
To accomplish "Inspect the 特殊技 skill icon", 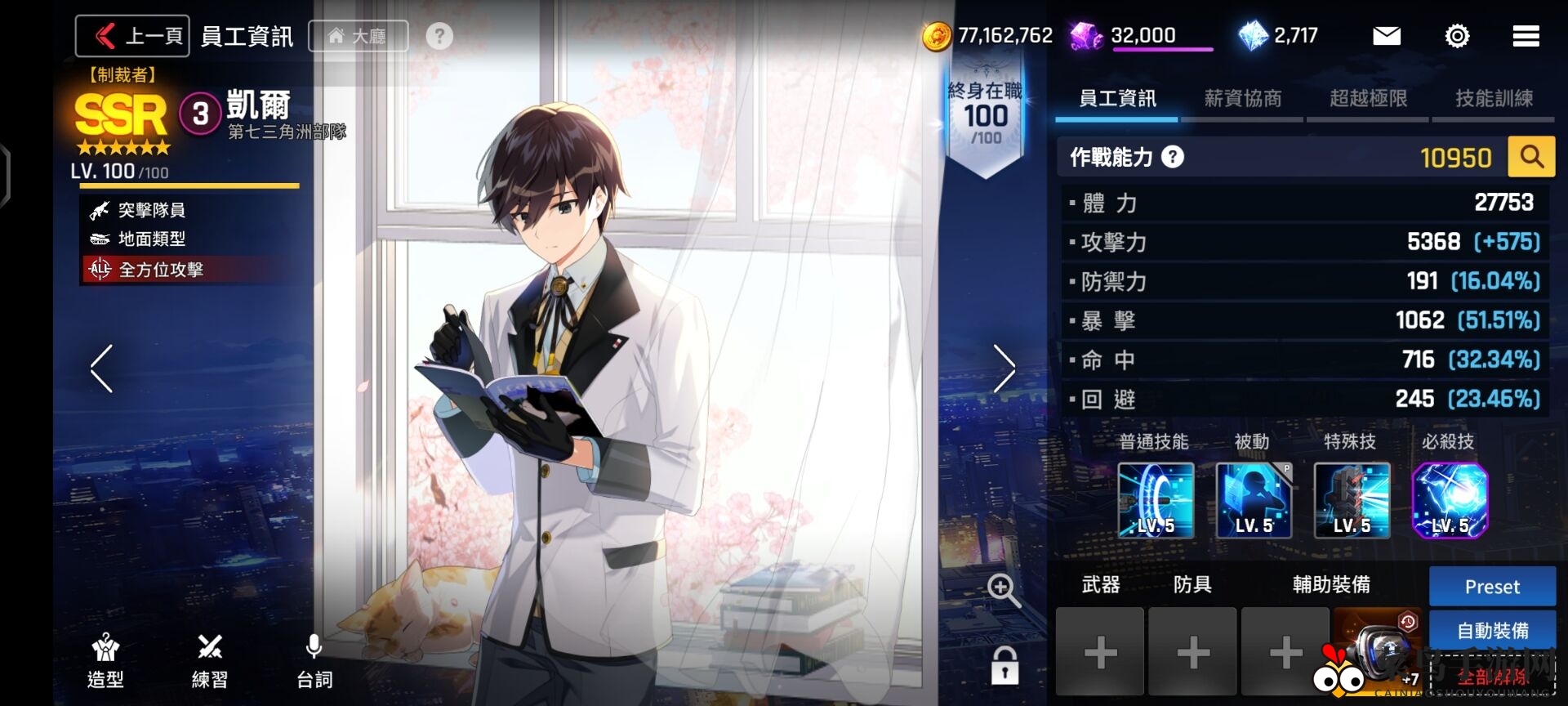I will (x=1352, y=500).
